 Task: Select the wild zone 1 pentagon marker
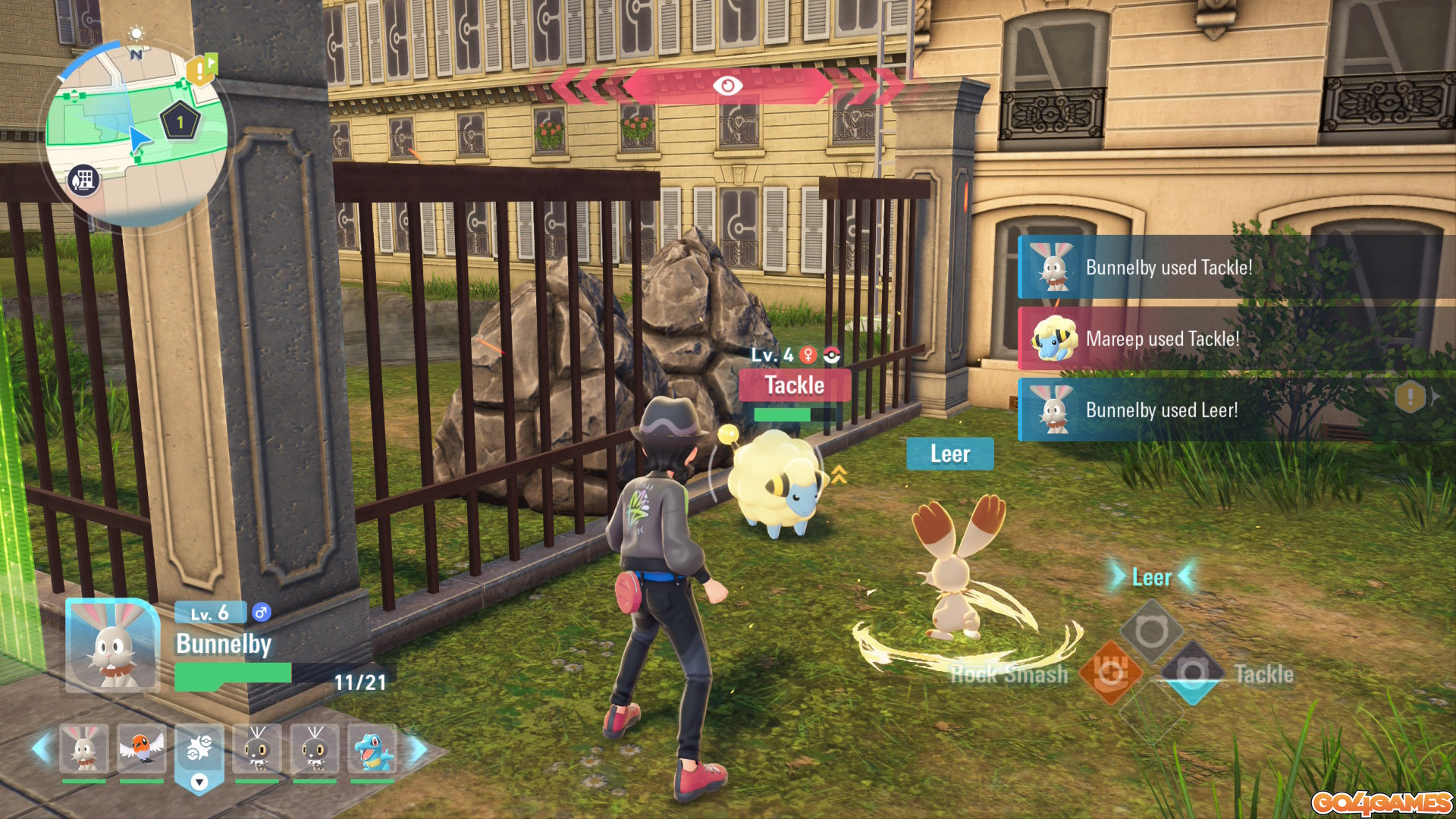point(180,121)
